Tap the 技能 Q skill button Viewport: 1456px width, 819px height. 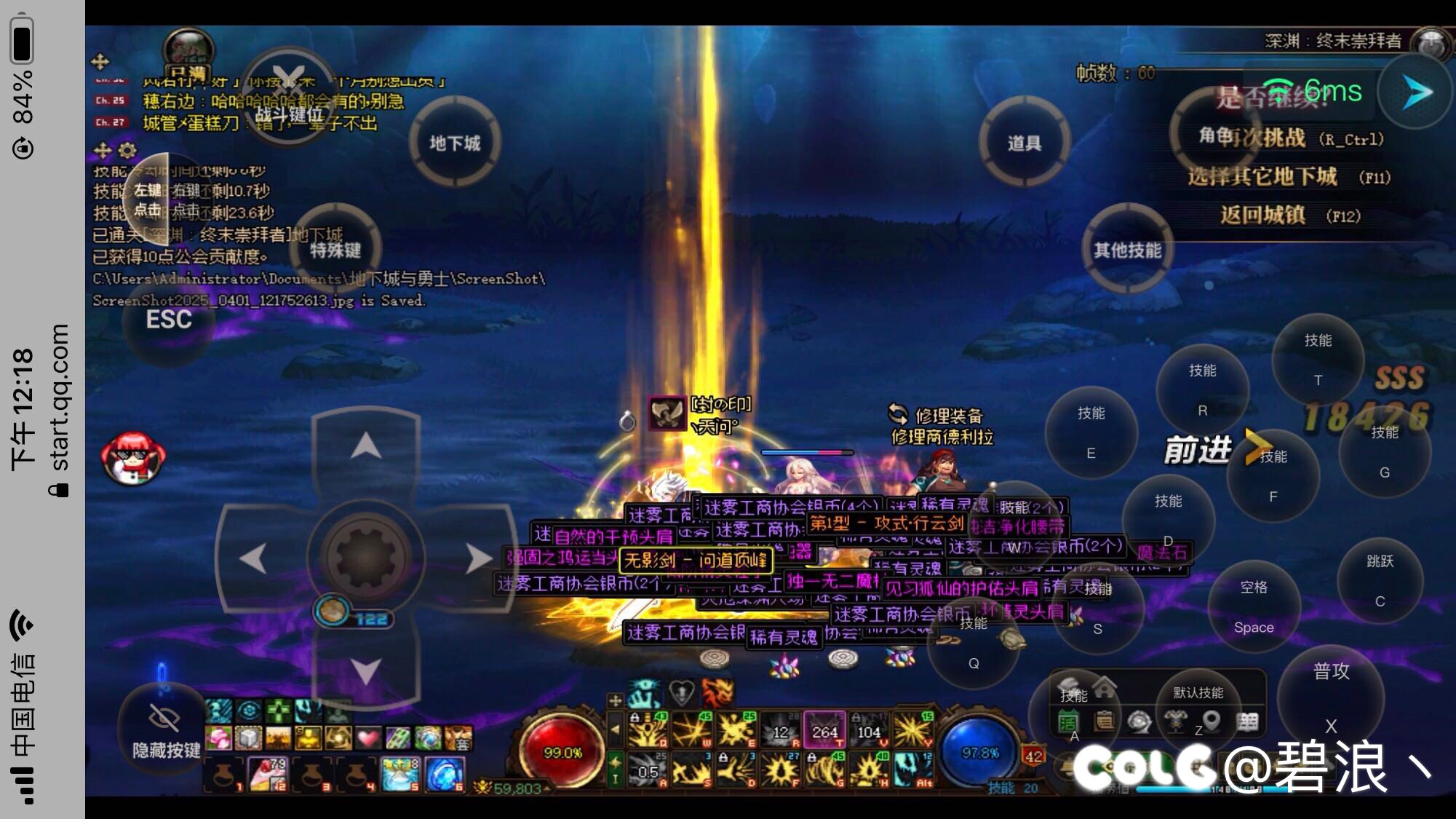click(x=973, y=644)
